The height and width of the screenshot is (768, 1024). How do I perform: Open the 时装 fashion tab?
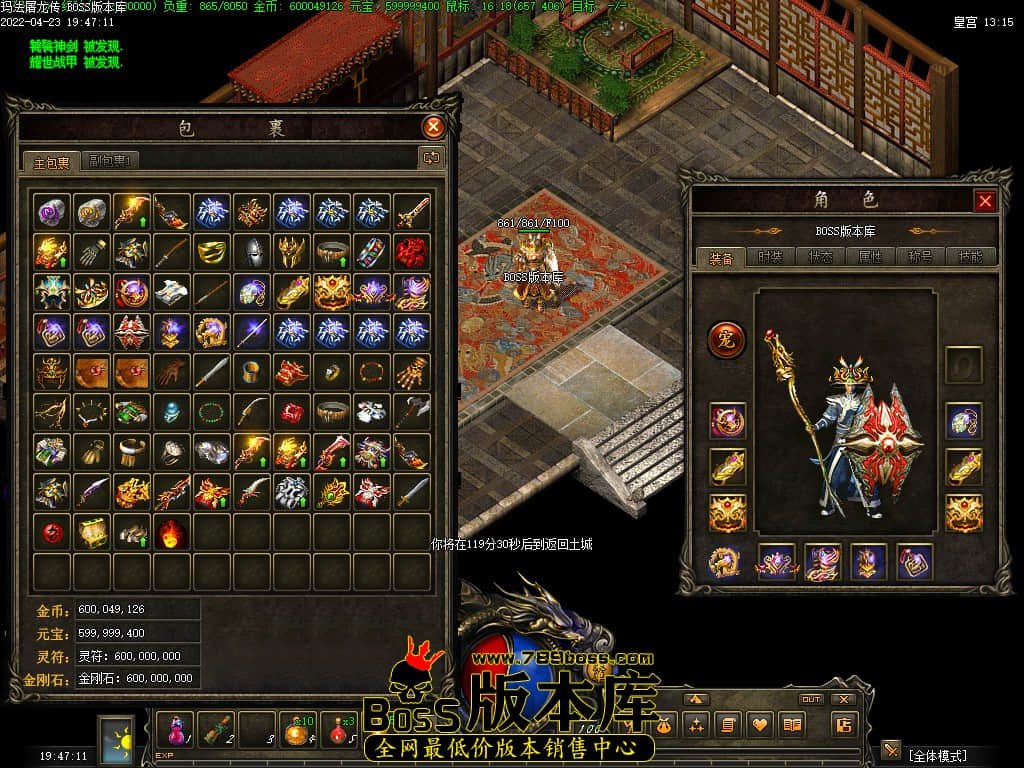point(770,257)
